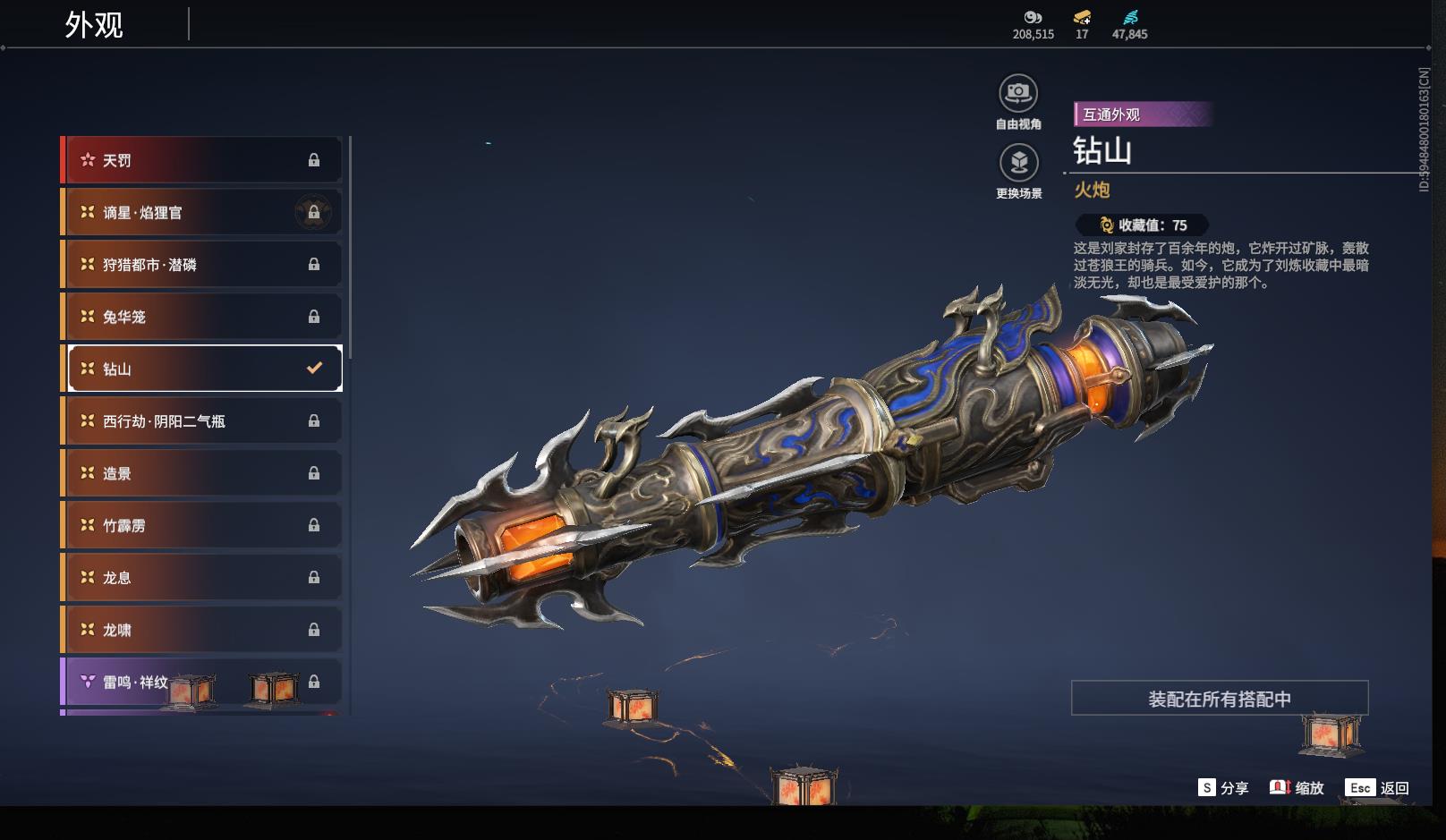Go back using the 返回 button
Image resolution: width=1446 pixels, height=840 pixels.
click(1377, 788)
